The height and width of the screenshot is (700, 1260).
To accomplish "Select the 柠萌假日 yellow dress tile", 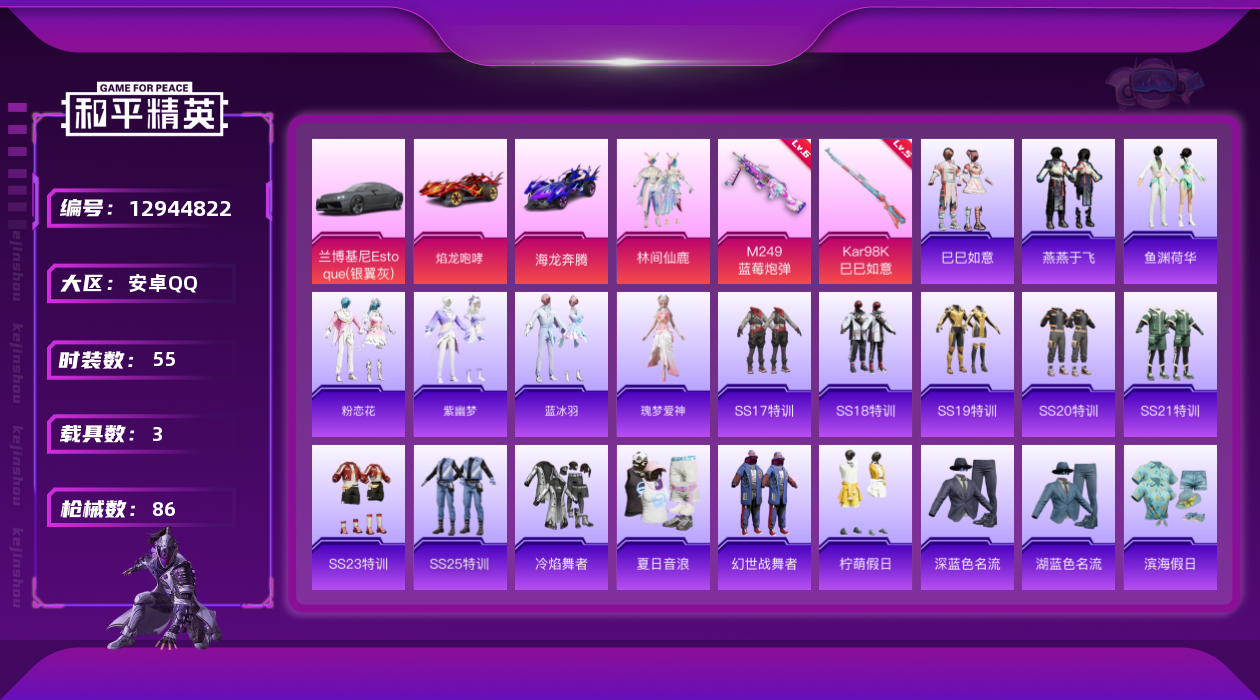I will [x=865, y=517].
